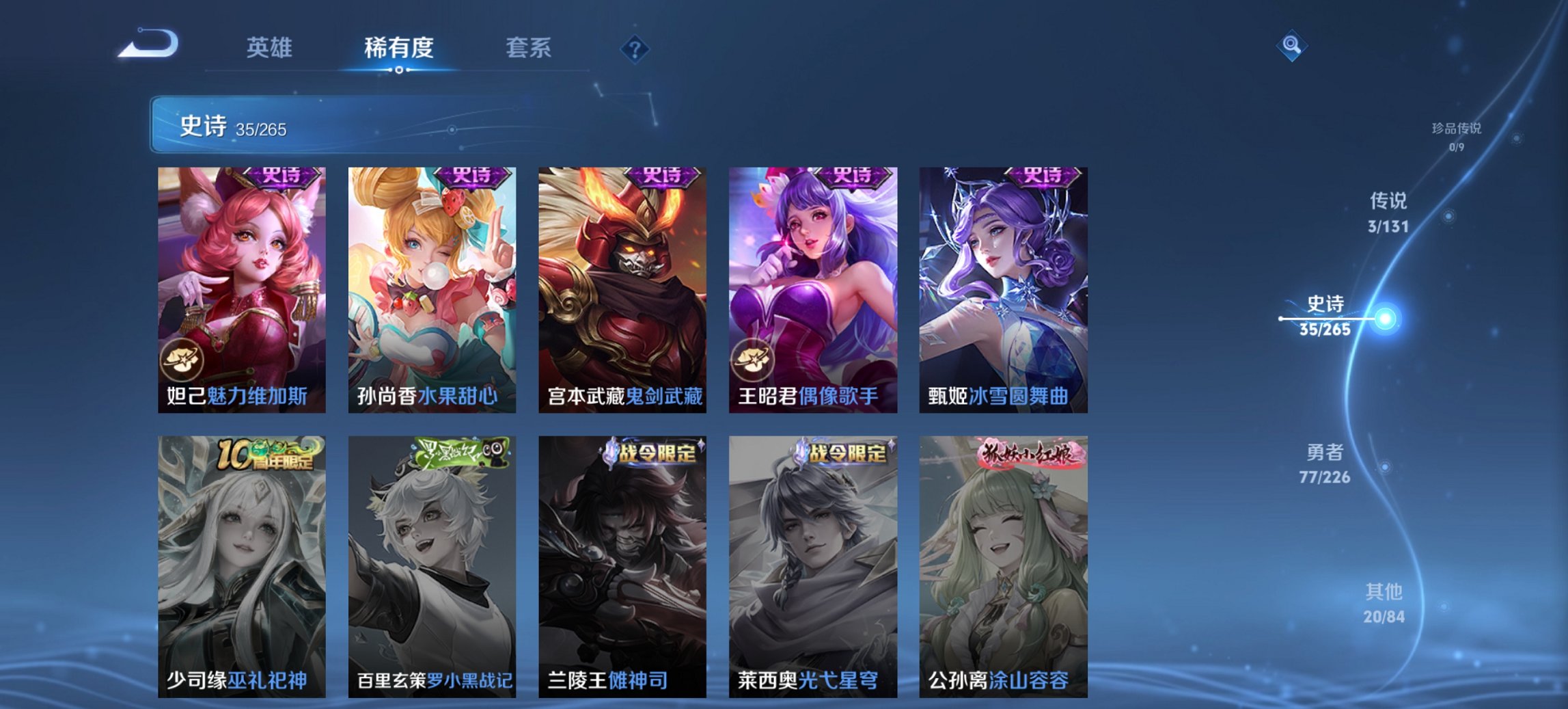Switch to the 套系 tab
The height and width of the screenshot is (709, 1568).
point(529,48)
